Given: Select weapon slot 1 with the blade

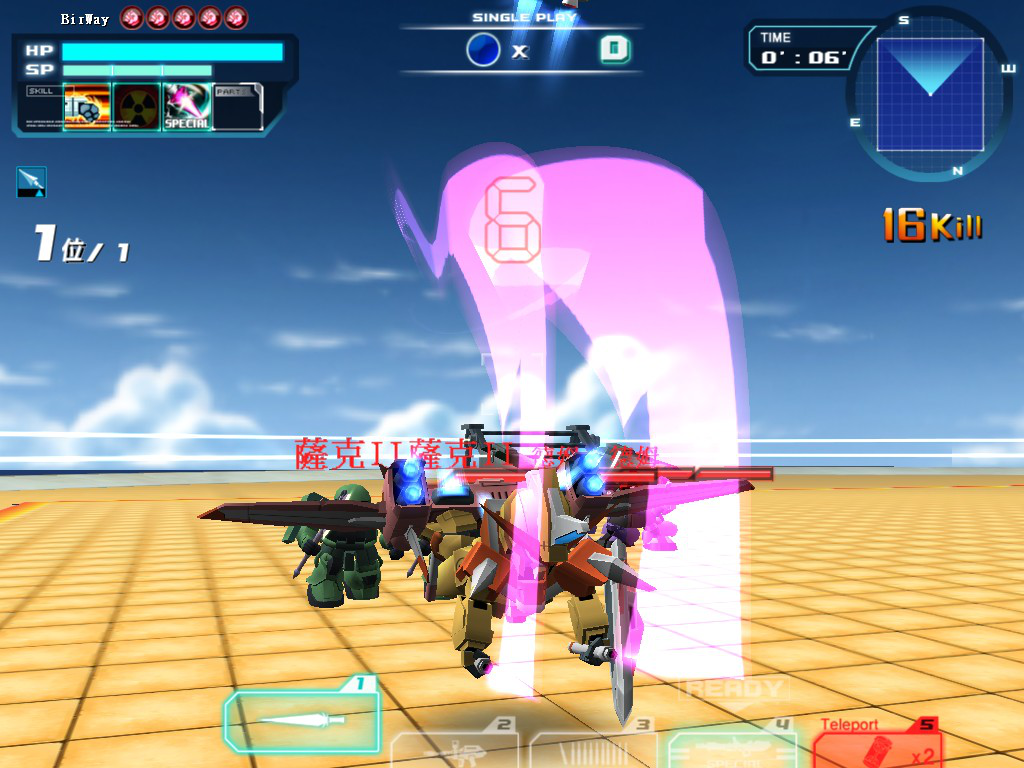Looking at the screenshot, I should (302, 720).
